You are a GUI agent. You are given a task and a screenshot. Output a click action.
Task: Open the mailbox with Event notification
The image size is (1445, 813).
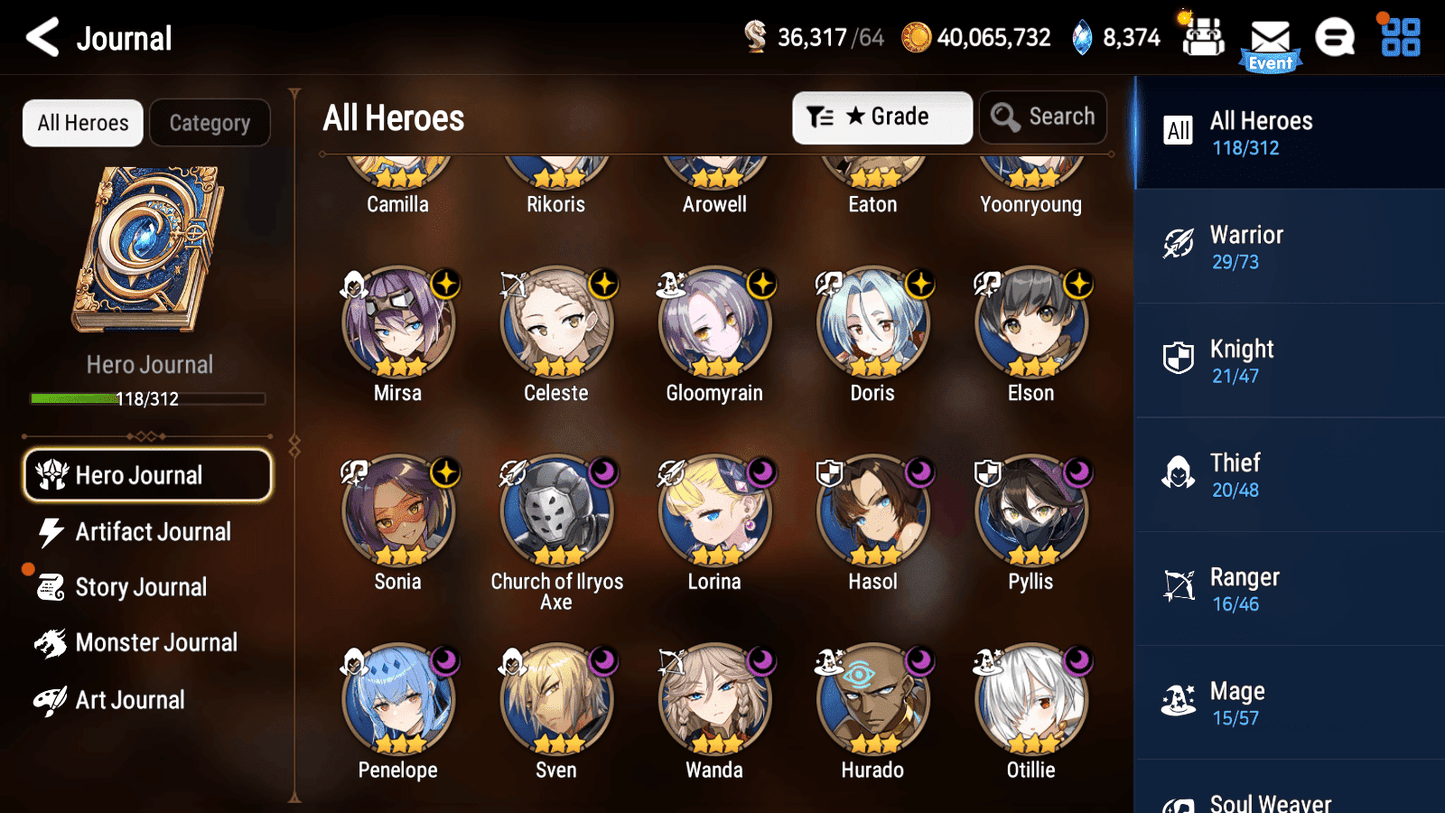(x=1270, y=38)
